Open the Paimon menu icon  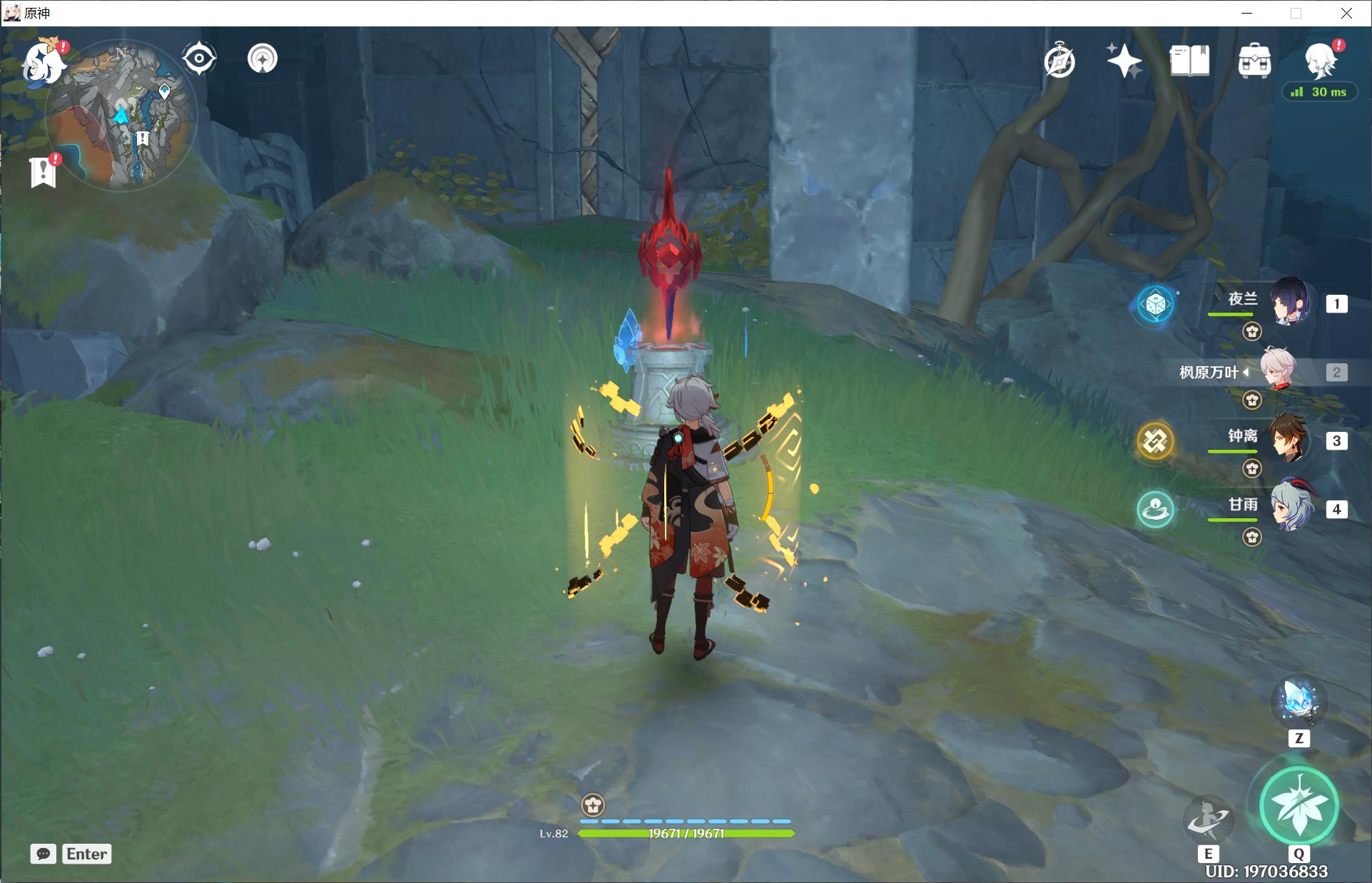(41, 63)
